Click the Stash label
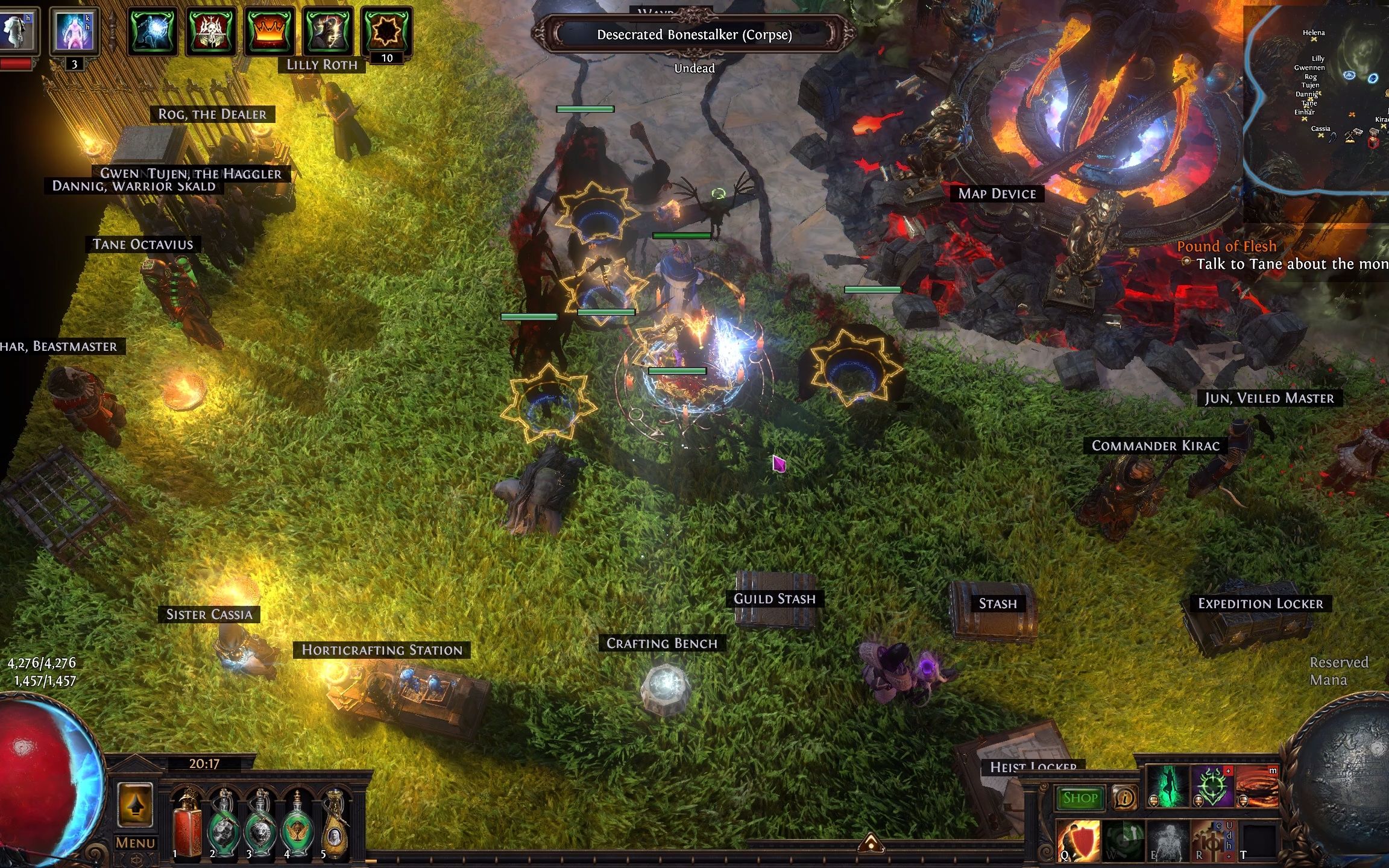 tap(998, 603)
